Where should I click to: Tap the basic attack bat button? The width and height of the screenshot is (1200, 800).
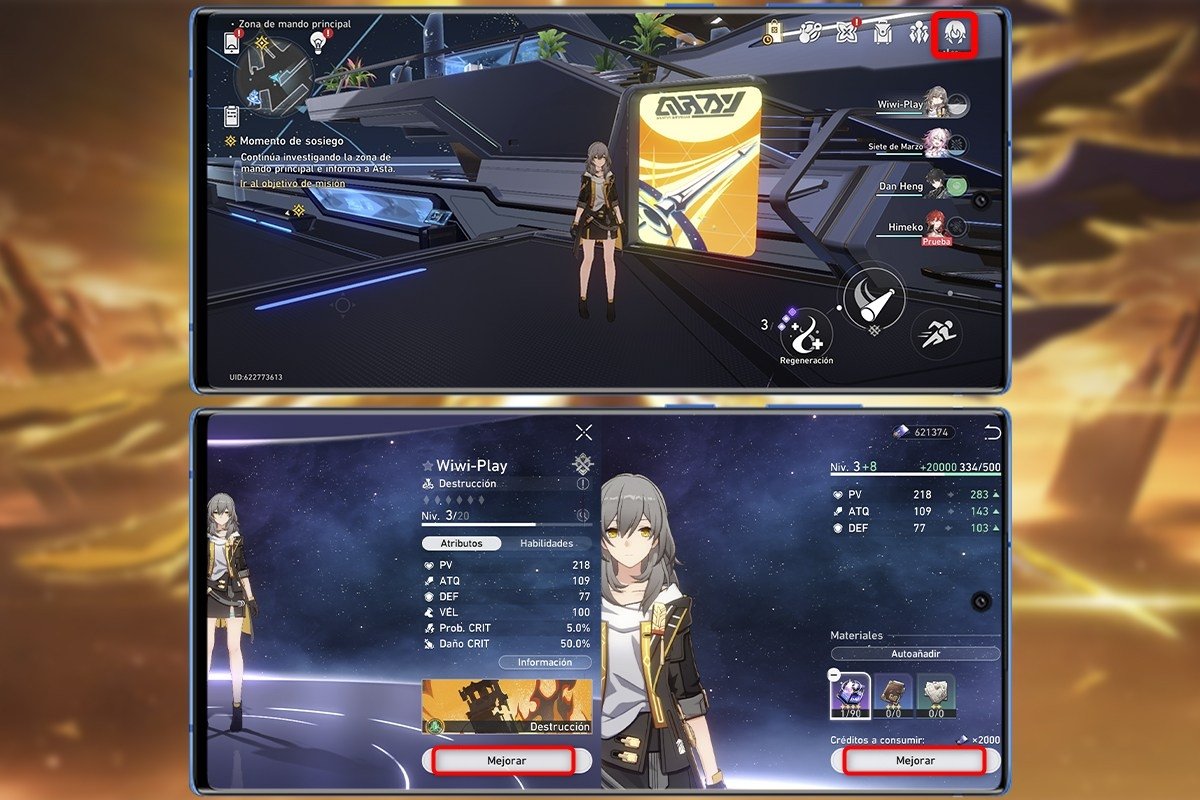(x=872, y=297)
